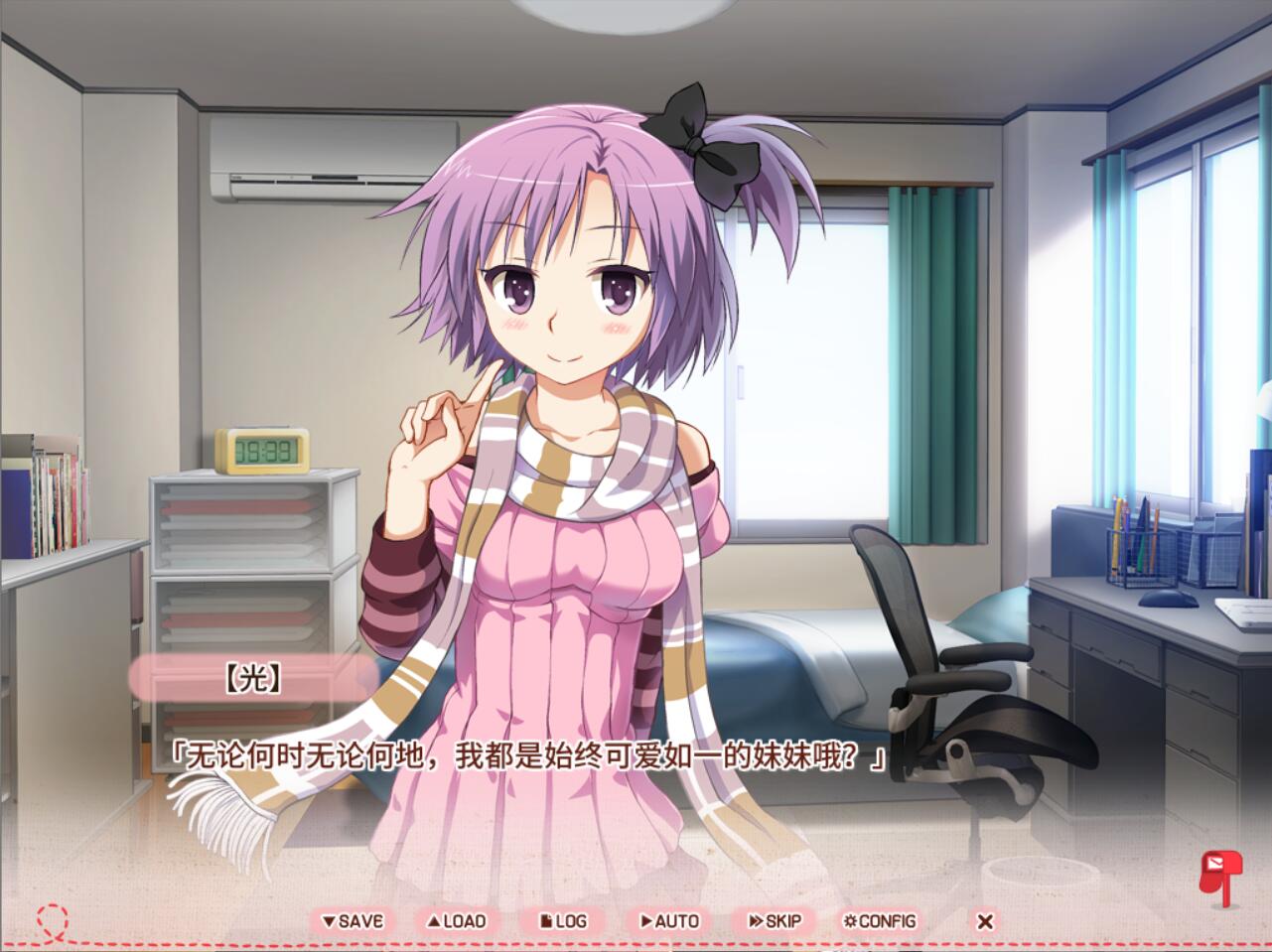Show the dialogue LOG

coord(563,921)
